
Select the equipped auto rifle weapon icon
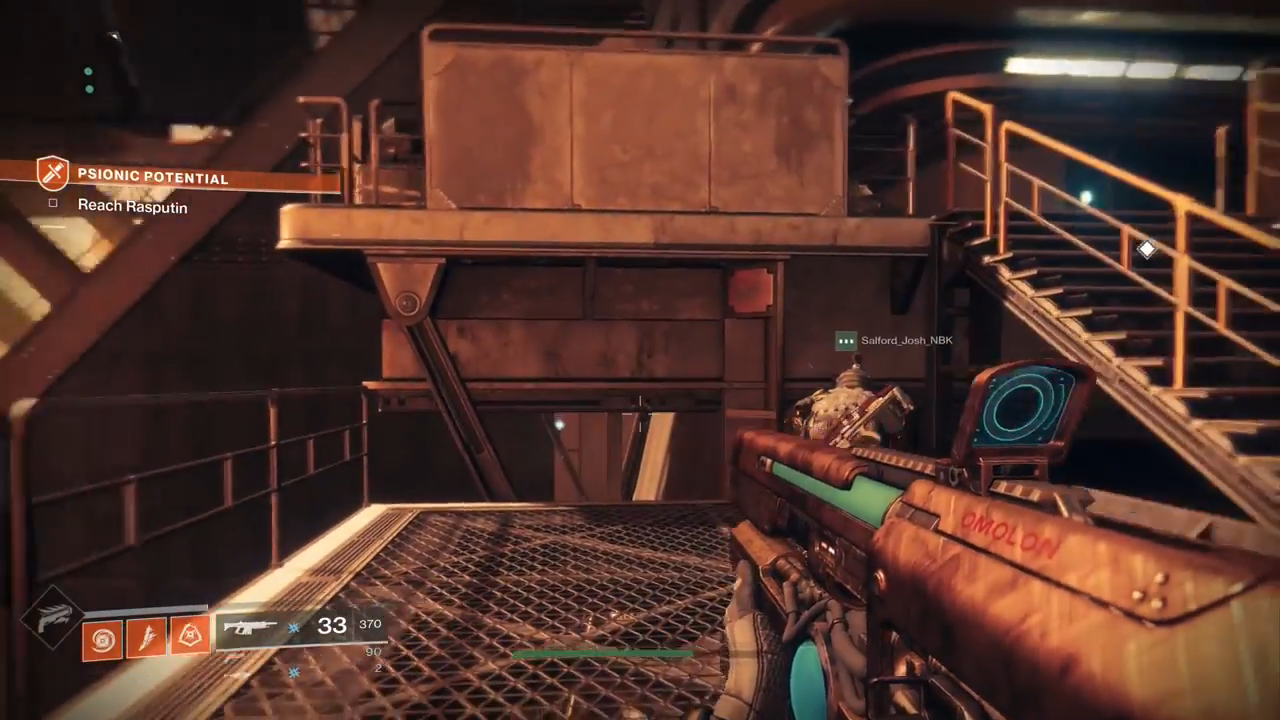click(x=250, y=628)
